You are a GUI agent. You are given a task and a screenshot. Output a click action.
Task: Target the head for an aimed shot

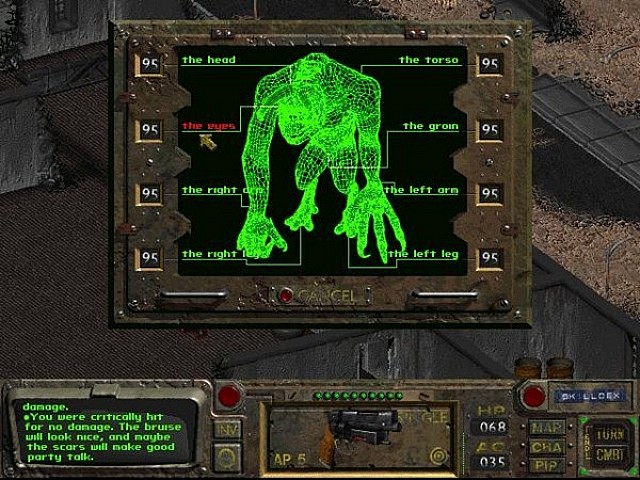207,60
